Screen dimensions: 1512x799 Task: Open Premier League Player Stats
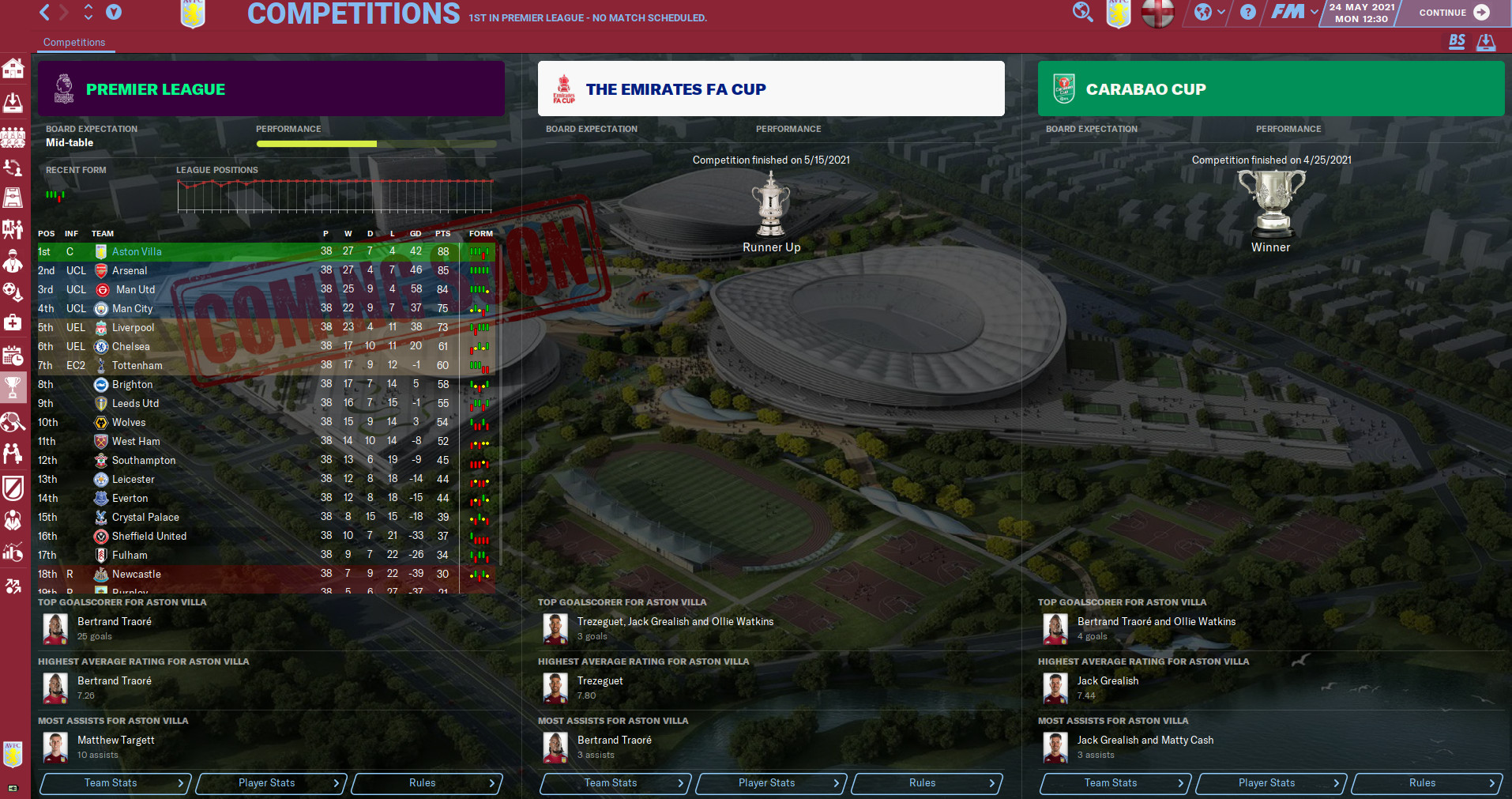pos(270,783)
